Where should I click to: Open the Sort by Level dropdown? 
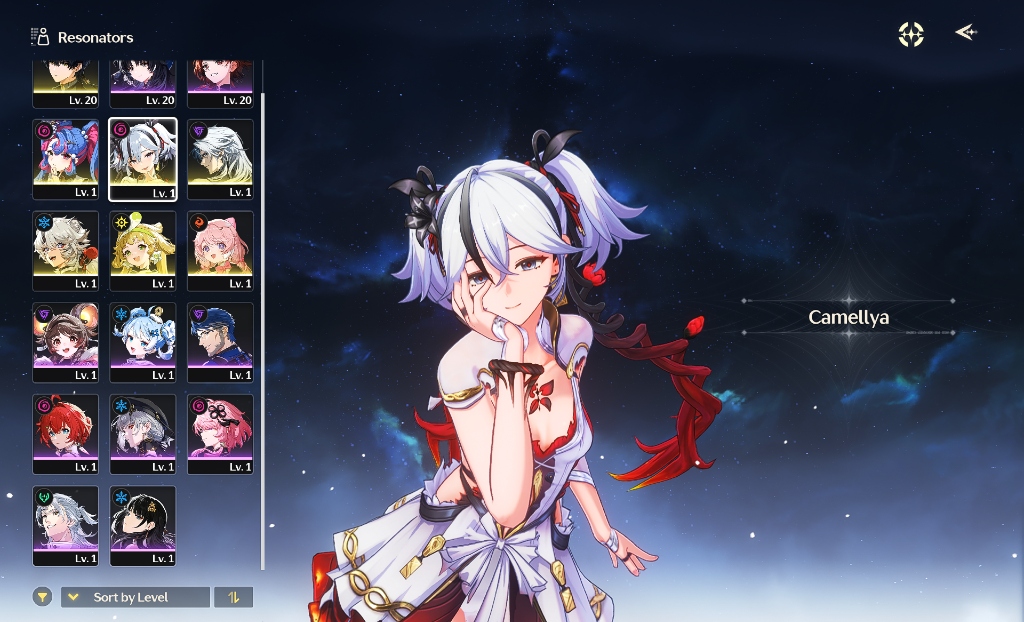(135, 597)
